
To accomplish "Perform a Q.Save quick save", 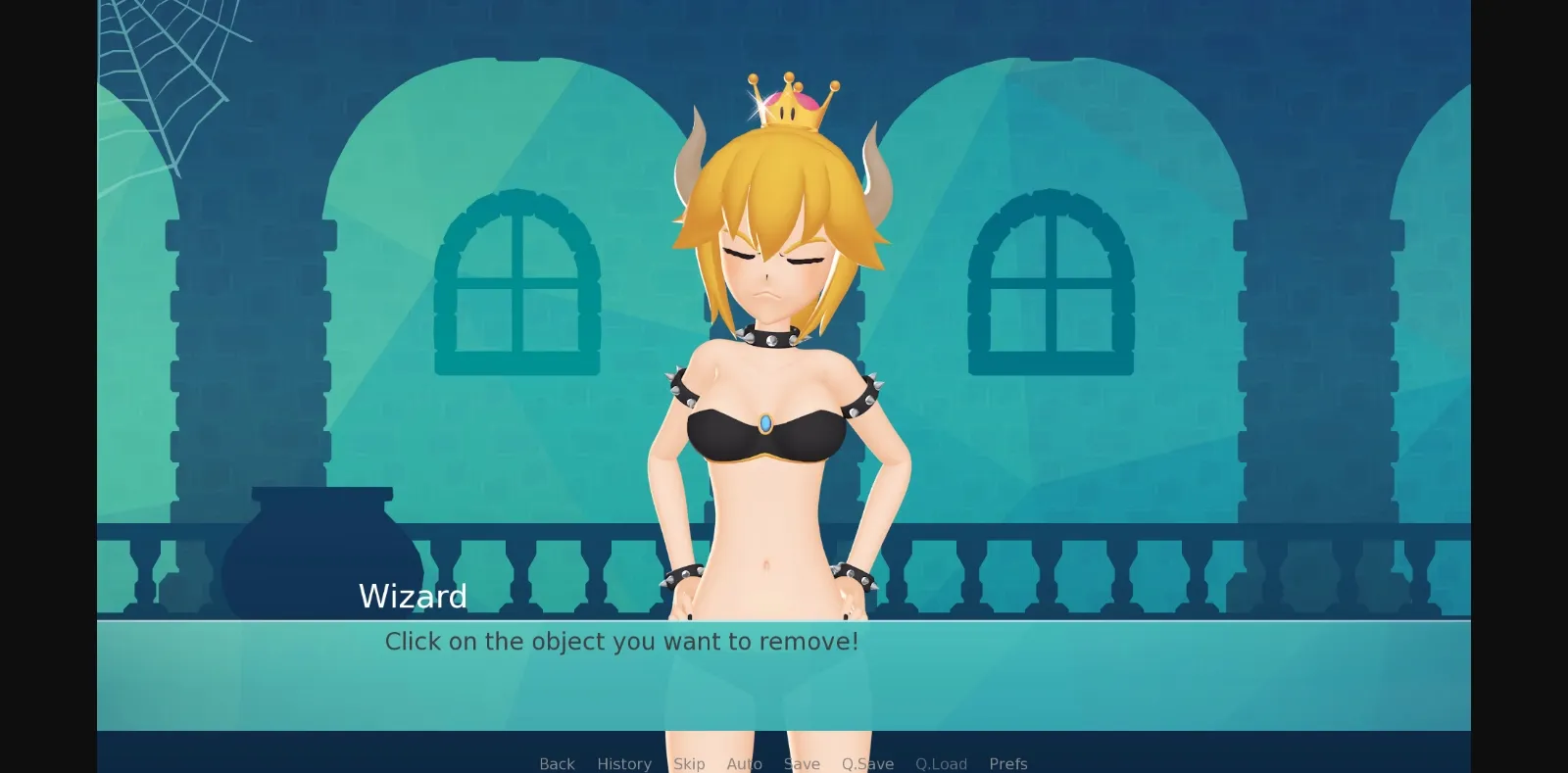I will (x=866, y=763).
